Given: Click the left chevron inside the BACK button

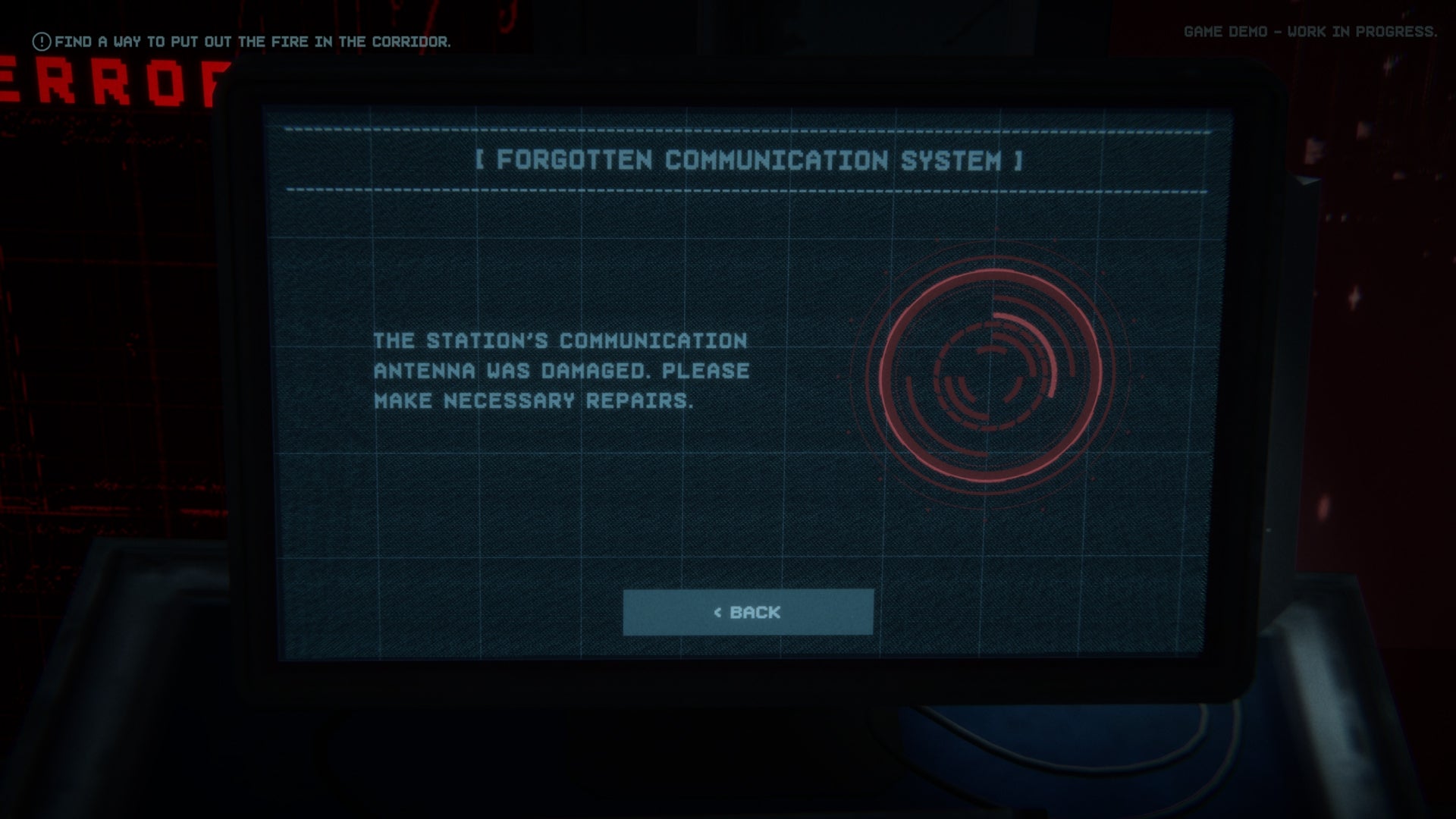Looking at the screenshot, I should [x=717, y=613].
